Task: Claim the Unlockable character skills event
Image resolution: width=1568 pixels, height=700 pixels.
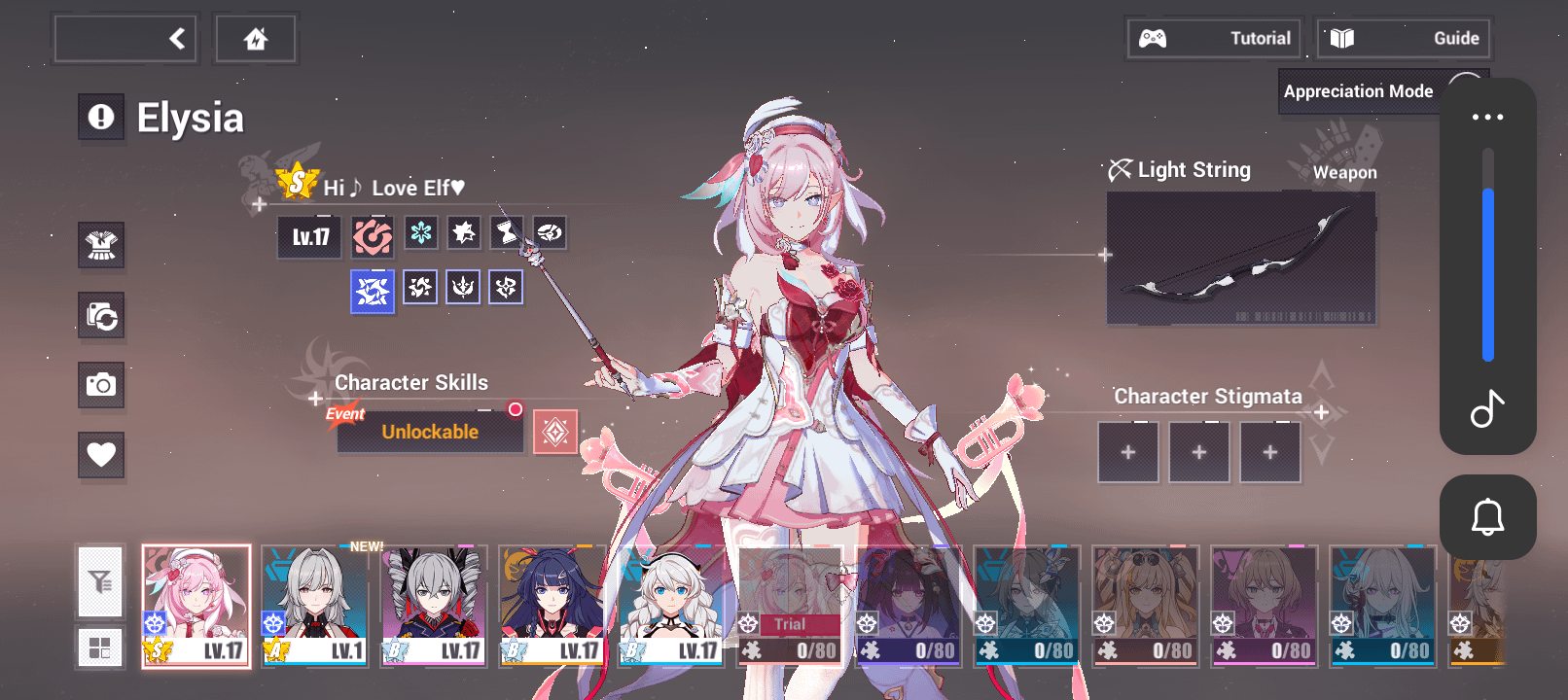Action: tap(430, 432)
